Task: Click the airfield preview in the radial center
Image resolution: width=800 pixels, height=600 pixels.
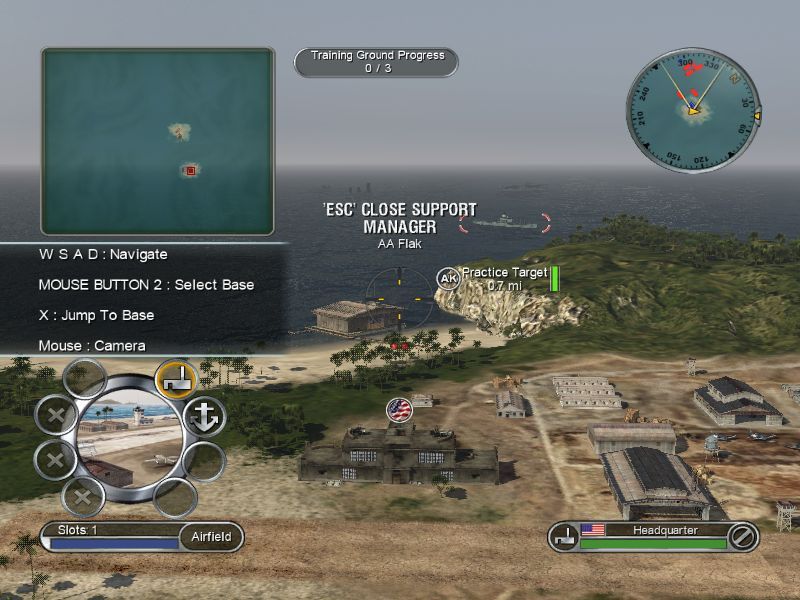Action: (129, 439)
